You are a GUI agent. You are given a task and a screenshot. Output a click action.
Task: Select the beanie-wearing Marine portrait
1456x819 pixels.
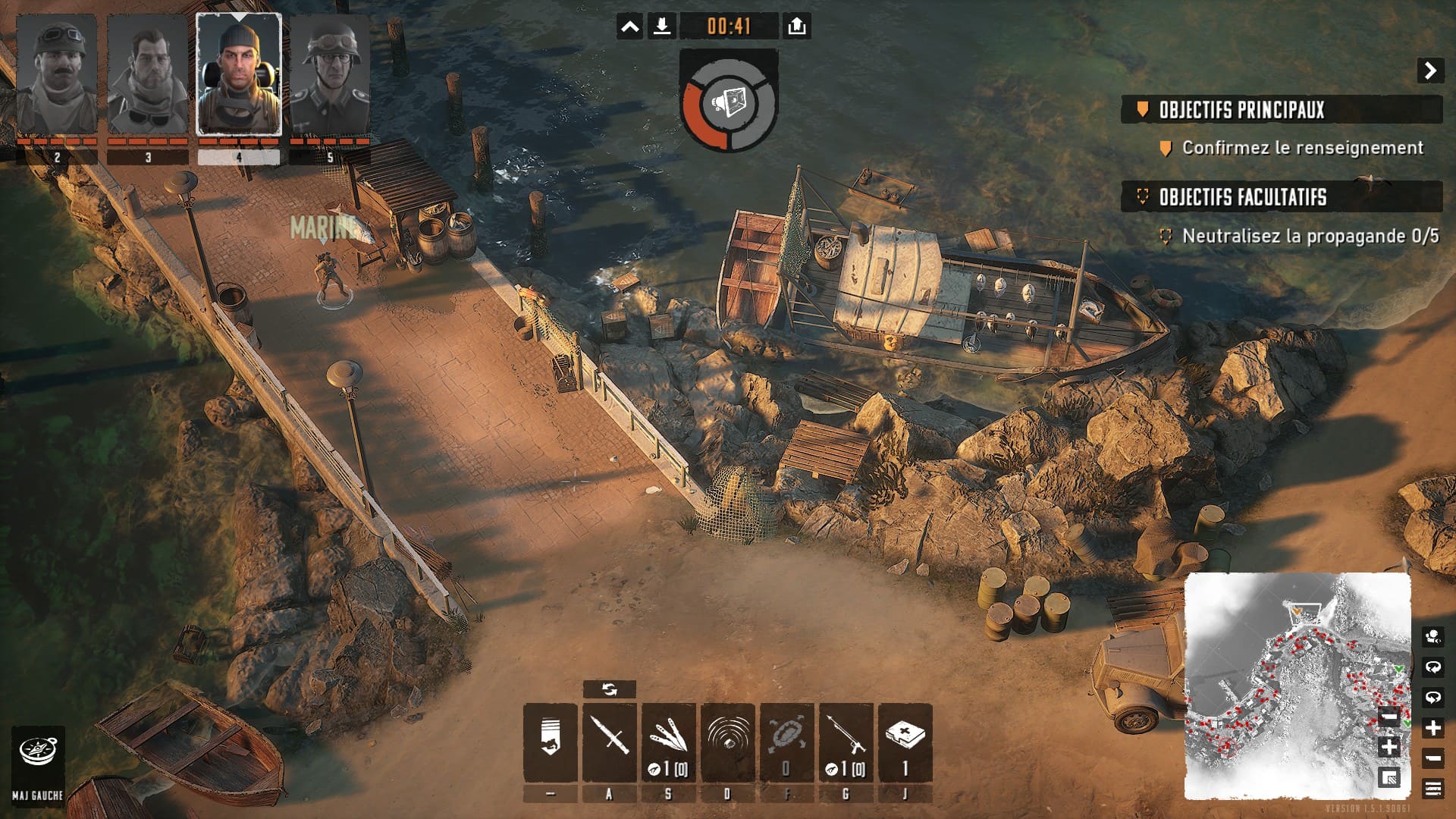pyautogui.click(x=239, y=76)
